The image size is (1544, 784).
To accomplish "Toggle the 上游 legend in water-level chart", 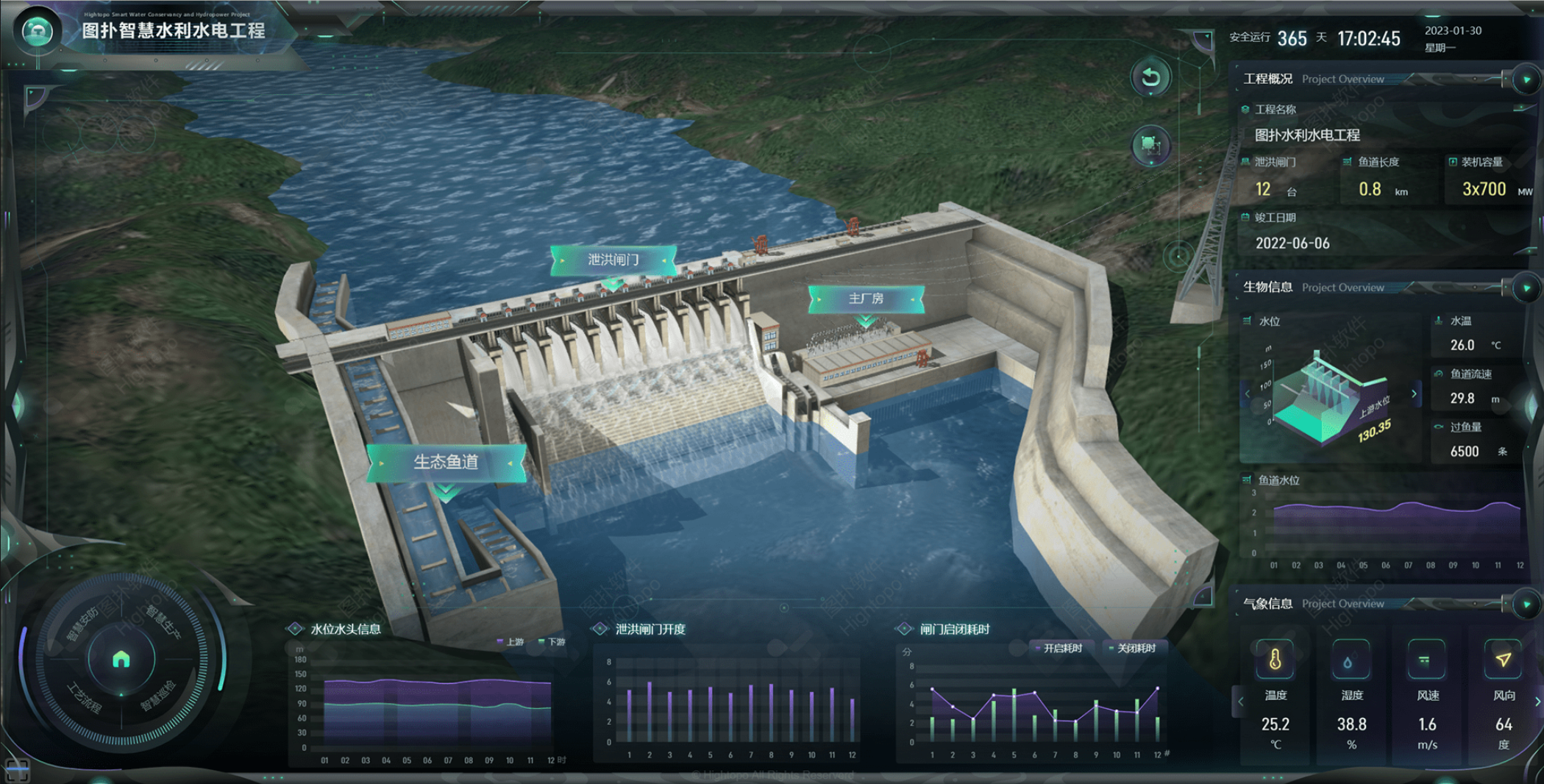I will [x=511, y=642].
